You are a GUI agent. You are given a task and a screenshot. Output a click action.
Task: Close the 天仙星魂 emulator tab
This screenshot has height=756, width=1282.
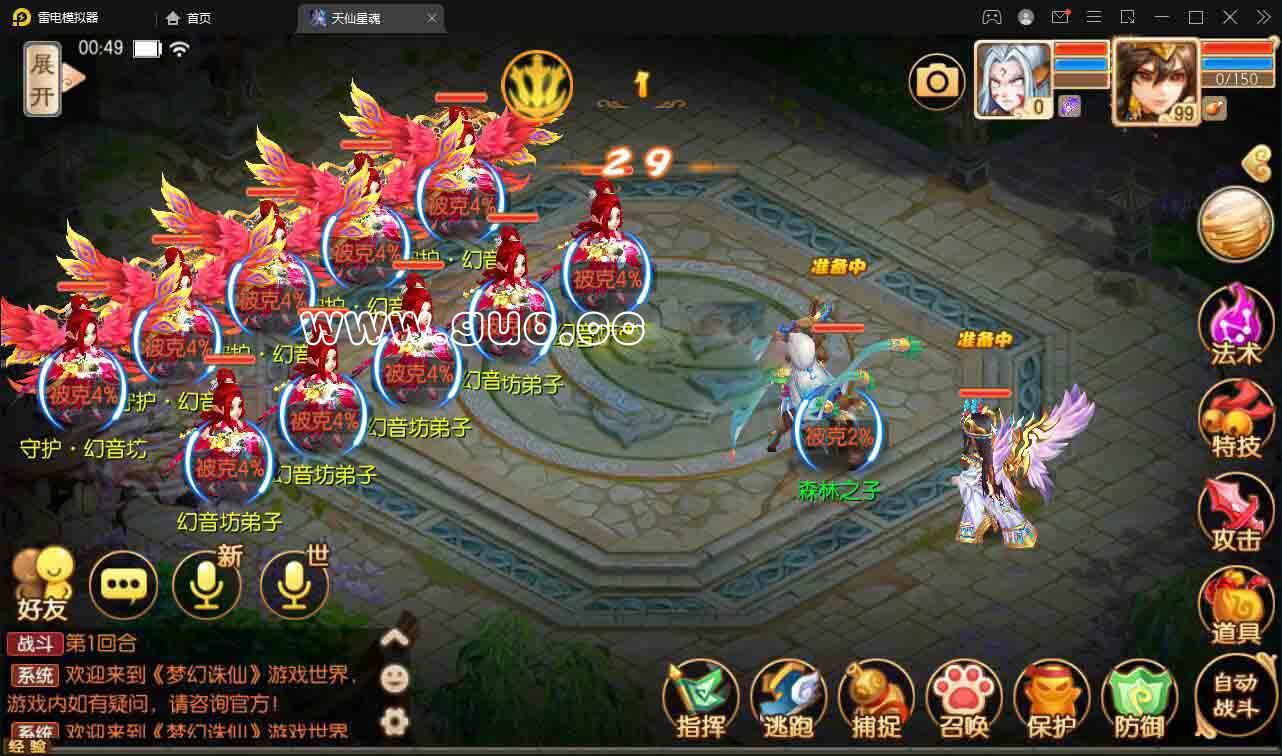pos(431,18)
